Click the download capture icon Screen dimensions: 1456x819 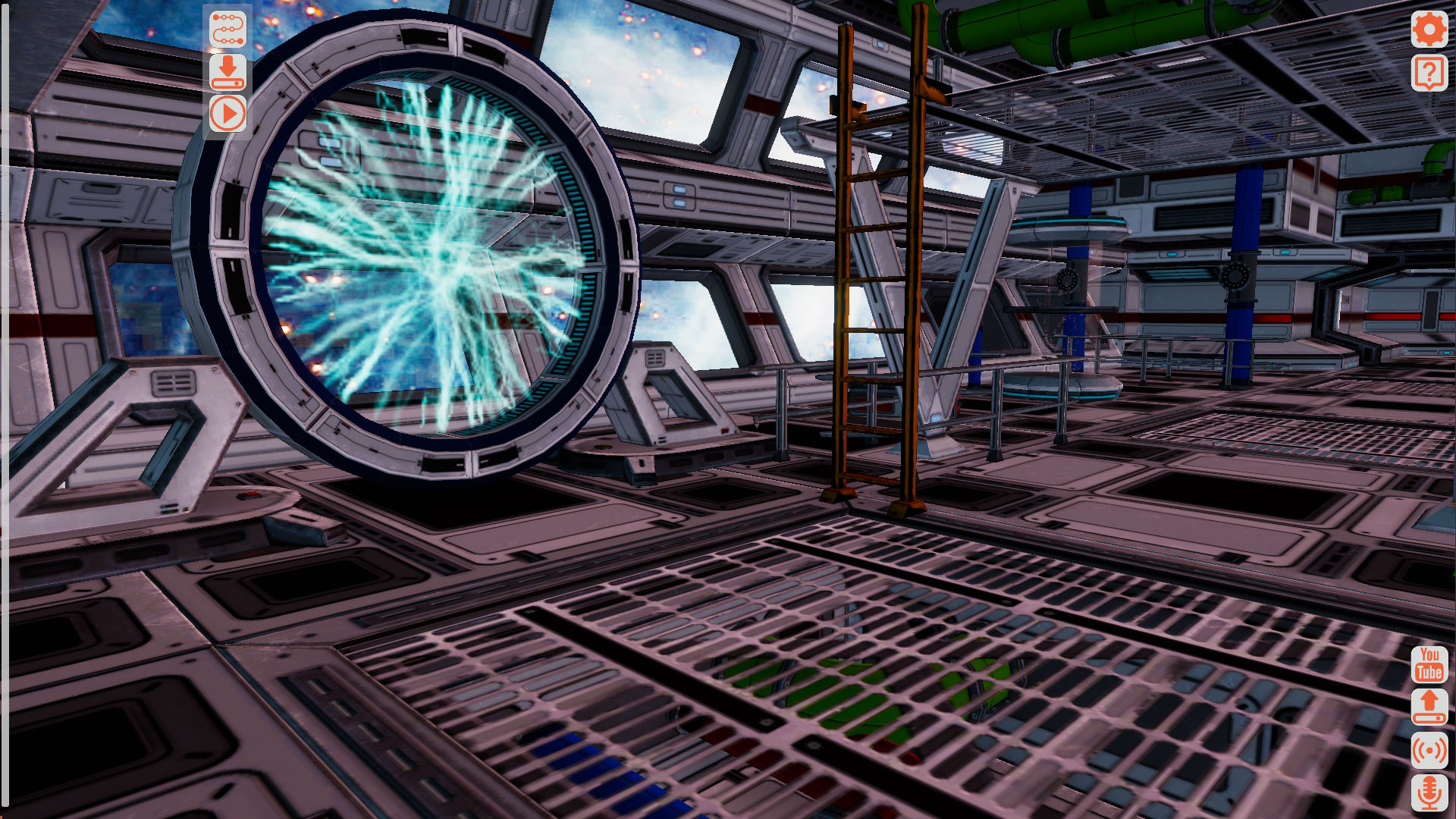tap(227, 73)
